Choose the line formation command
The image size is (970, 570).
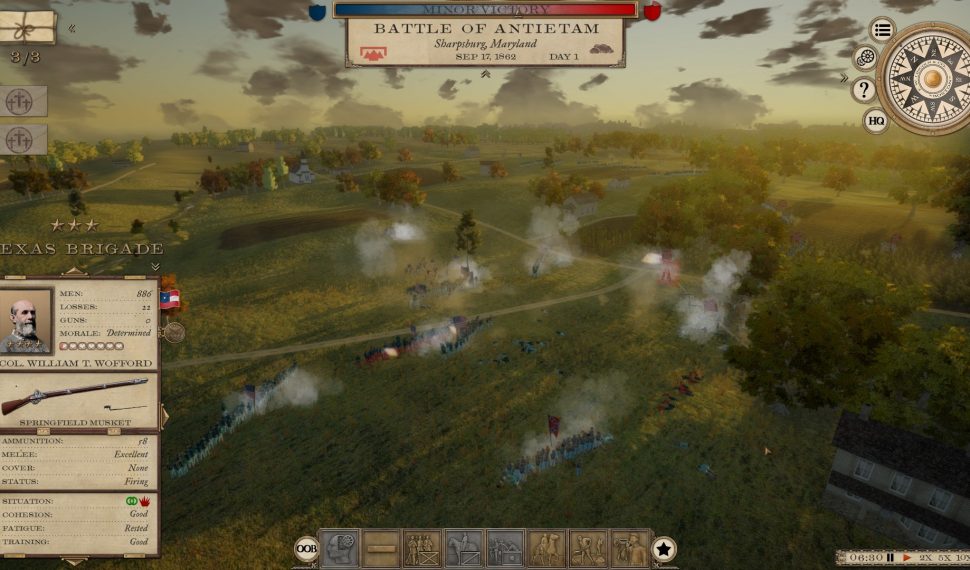coord(381,548)
